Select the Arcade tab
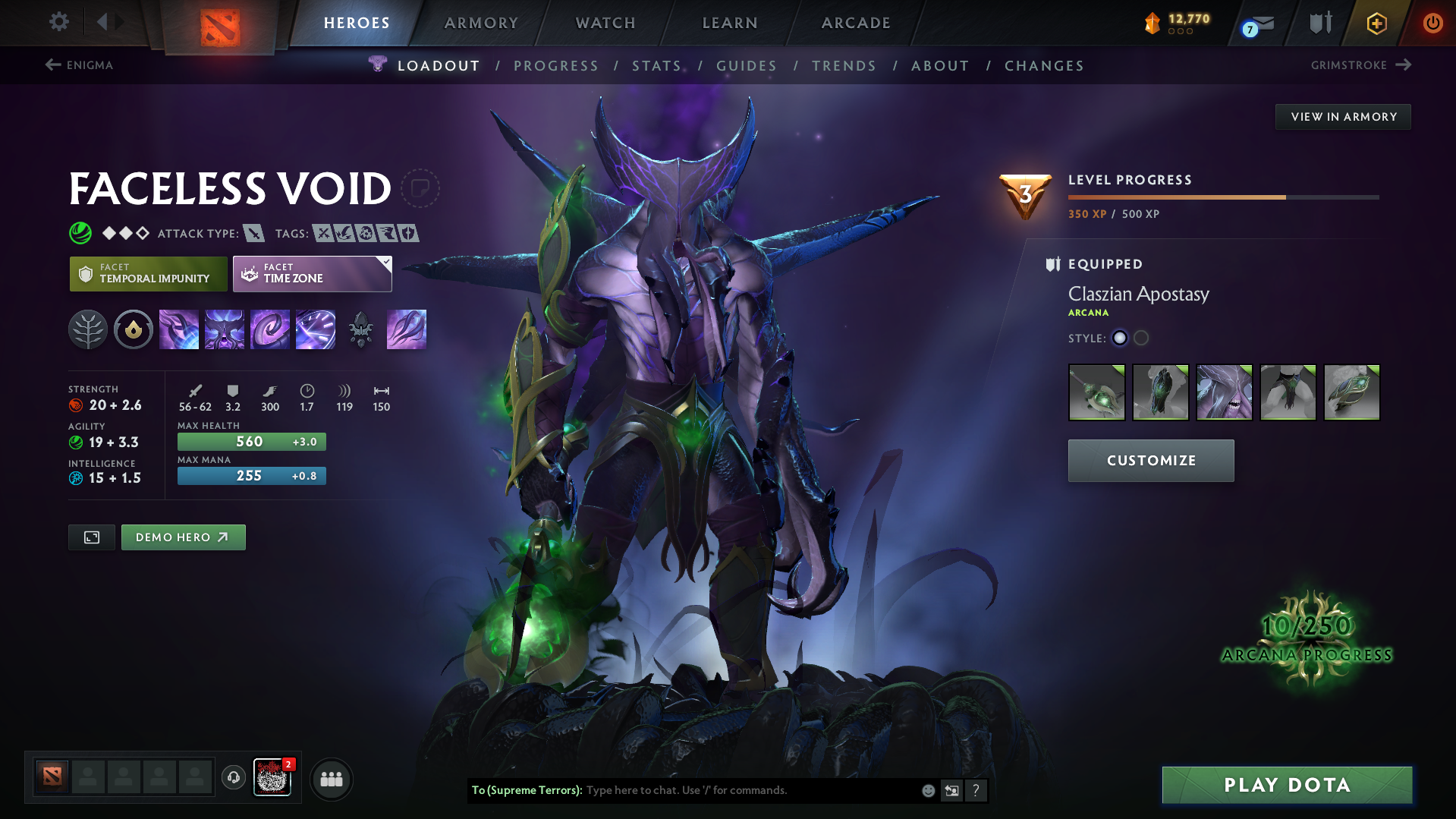This screenshot has width=1456, height=819. [856, 23]
